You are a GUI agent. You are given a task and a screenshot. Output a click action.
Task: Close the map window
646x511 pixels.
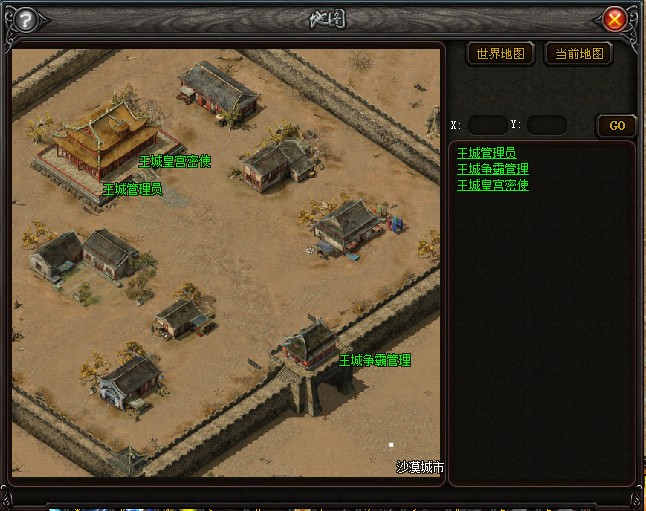[615, 19]
